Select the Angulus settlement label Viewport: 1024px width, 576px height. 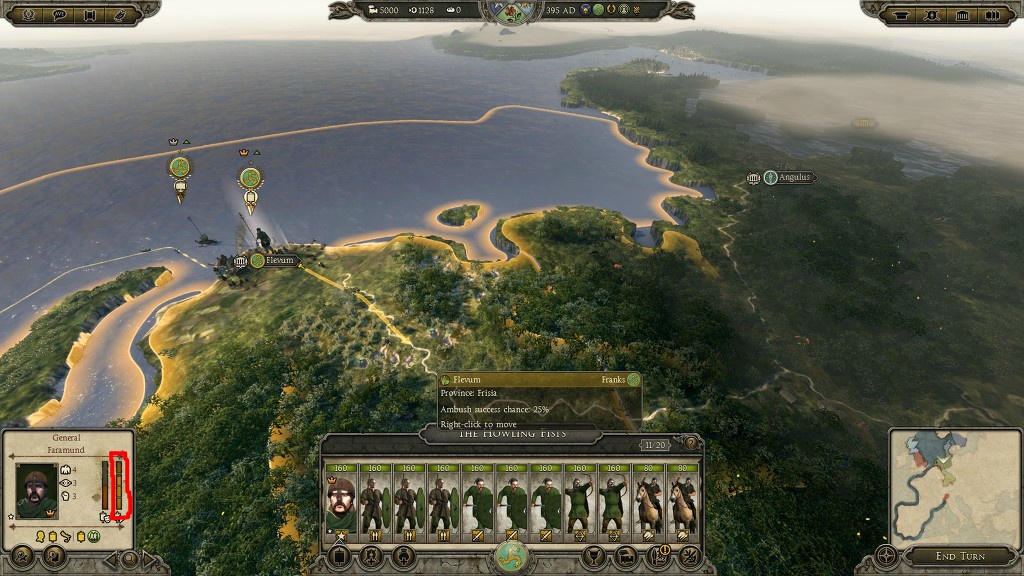pyautogui.click(x=792, y=178)
